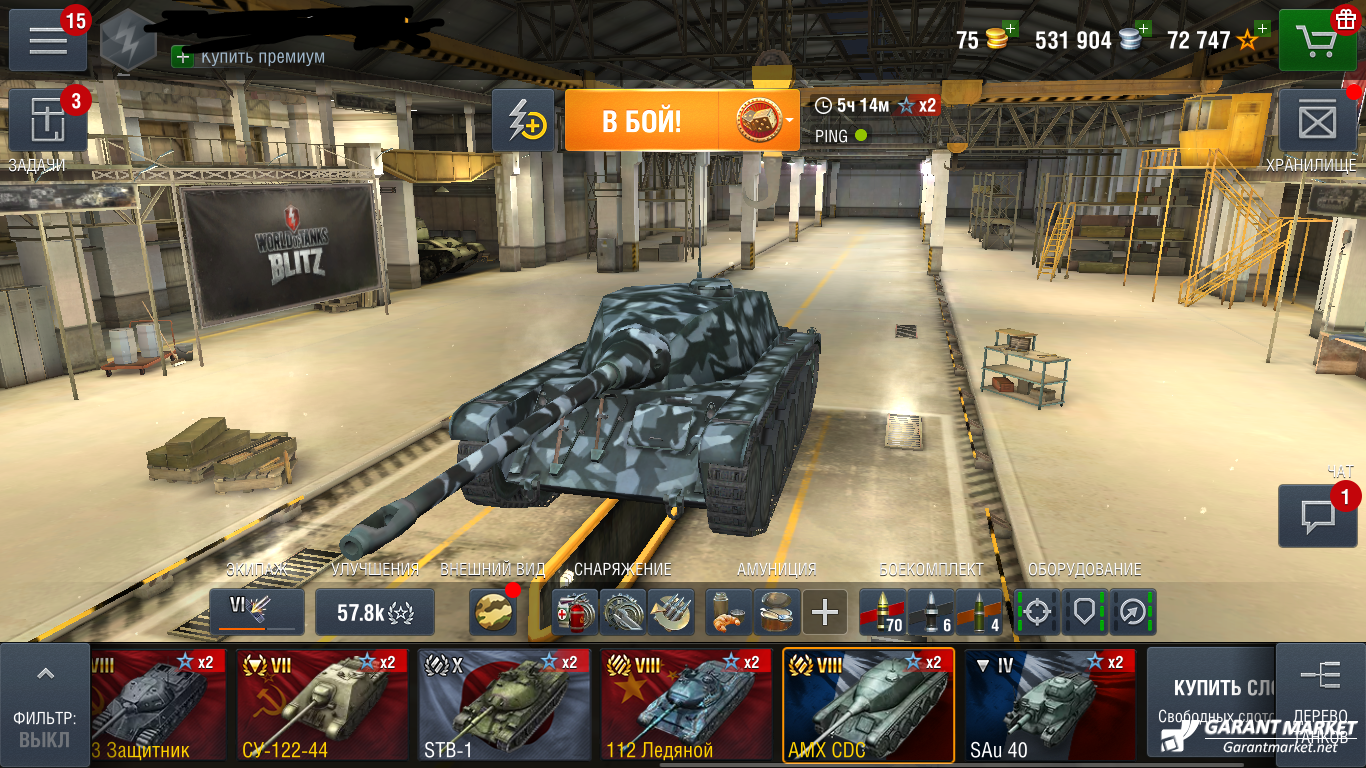1366x768 pixels.
Task: Open the Хранилище storage icon
Action: (x=1318, y=120)
